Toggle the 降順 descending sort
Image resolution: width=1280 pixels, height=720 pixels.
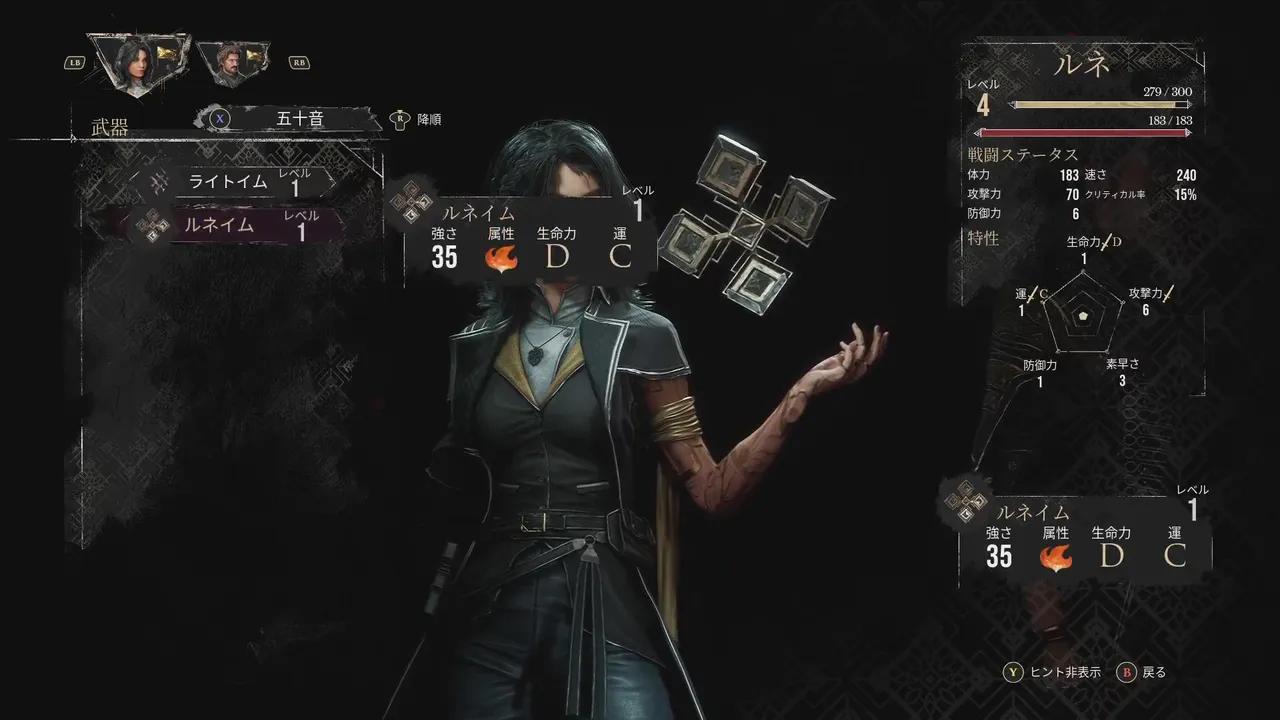click(418, 119)
